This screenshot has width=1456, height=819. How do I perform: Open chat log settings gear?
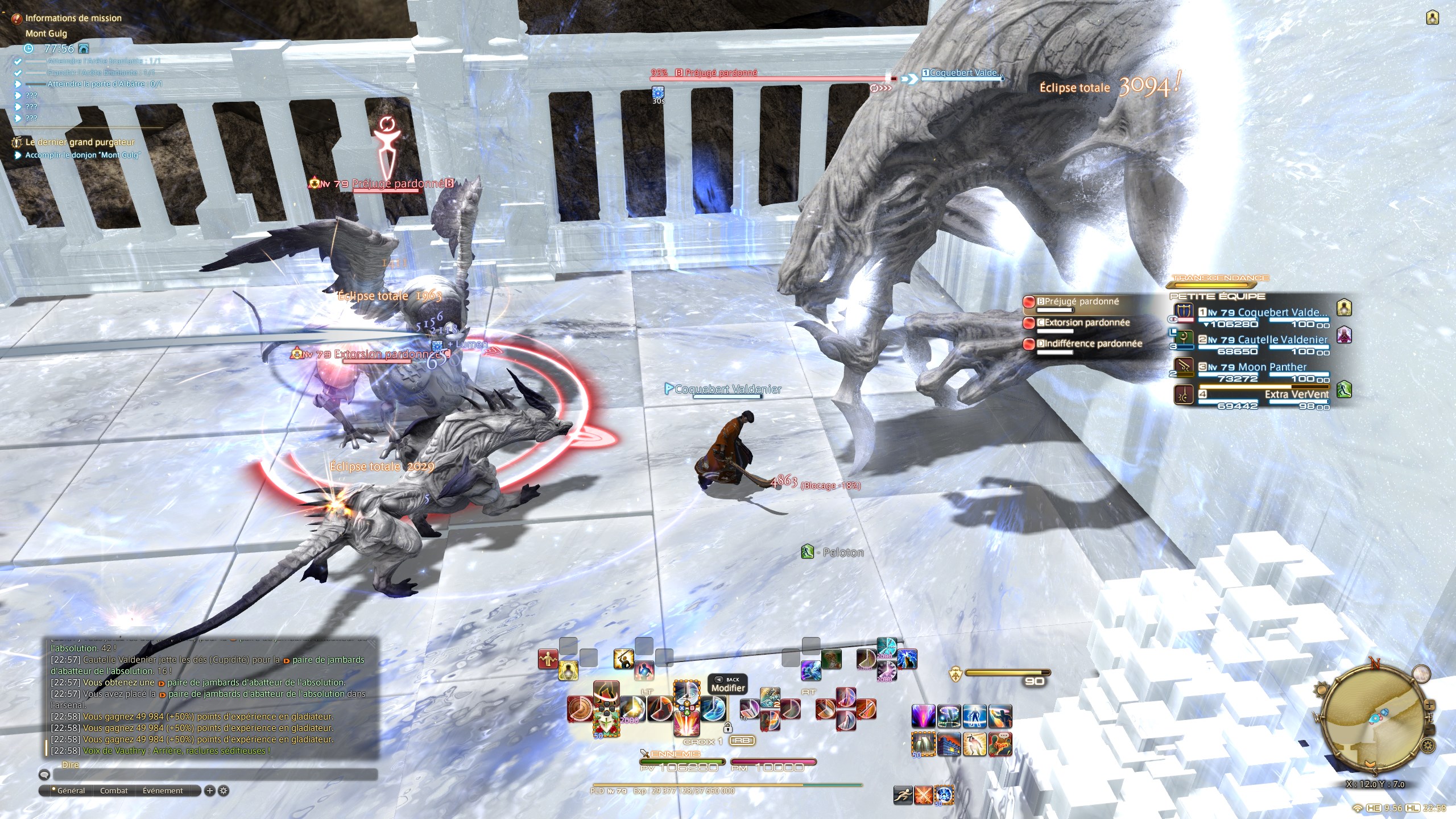click(x=224, y=791)
